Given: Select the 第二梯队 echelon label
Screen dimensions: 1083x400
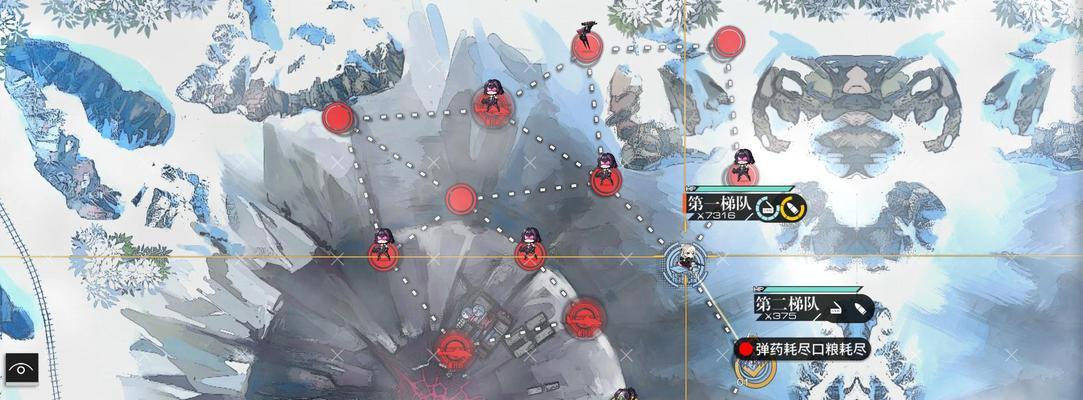Looking at the screenshot, I should [790, 304].
